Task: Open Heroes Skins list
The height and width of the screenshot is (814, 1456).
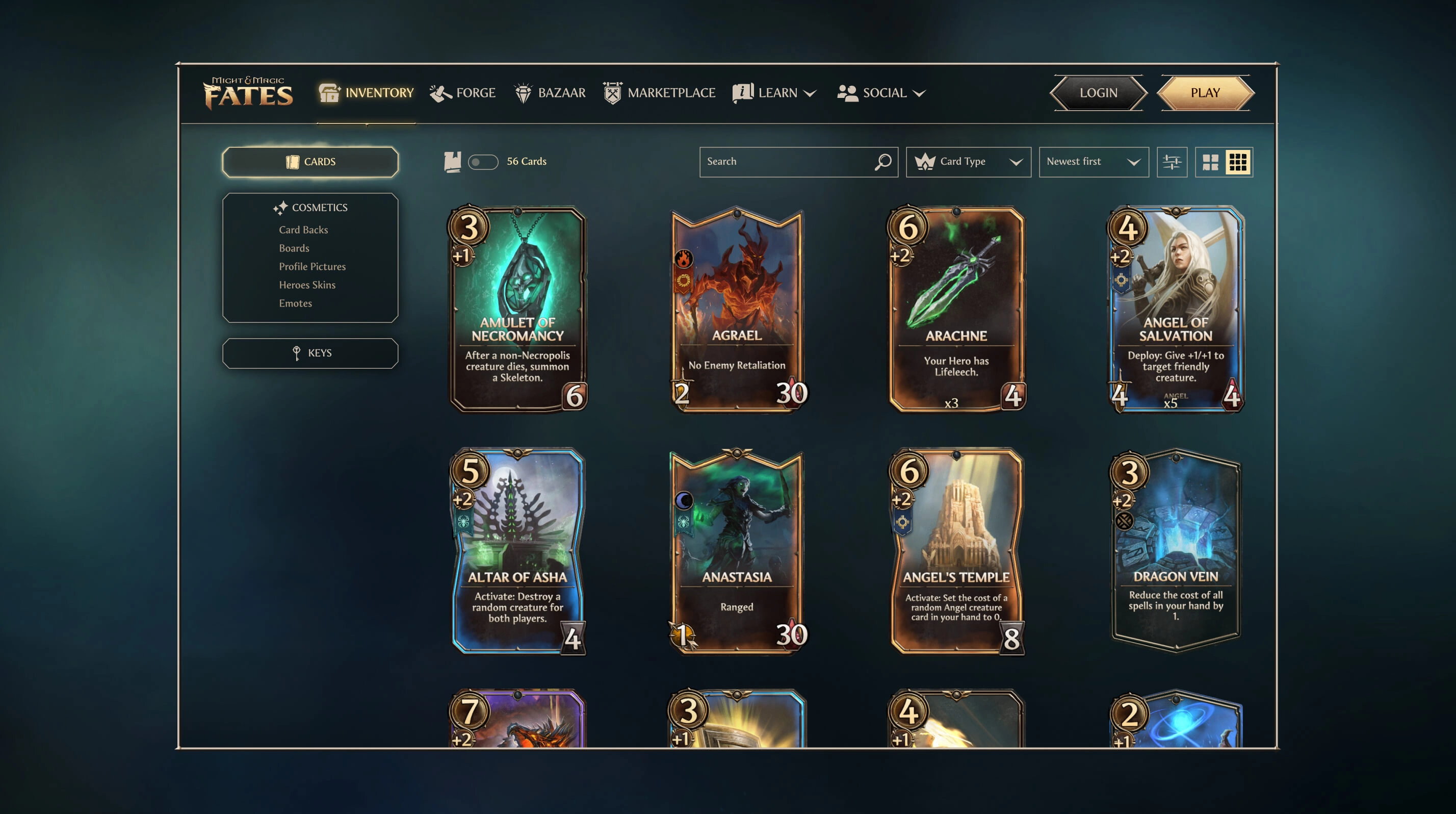Action: pos(307,285)
